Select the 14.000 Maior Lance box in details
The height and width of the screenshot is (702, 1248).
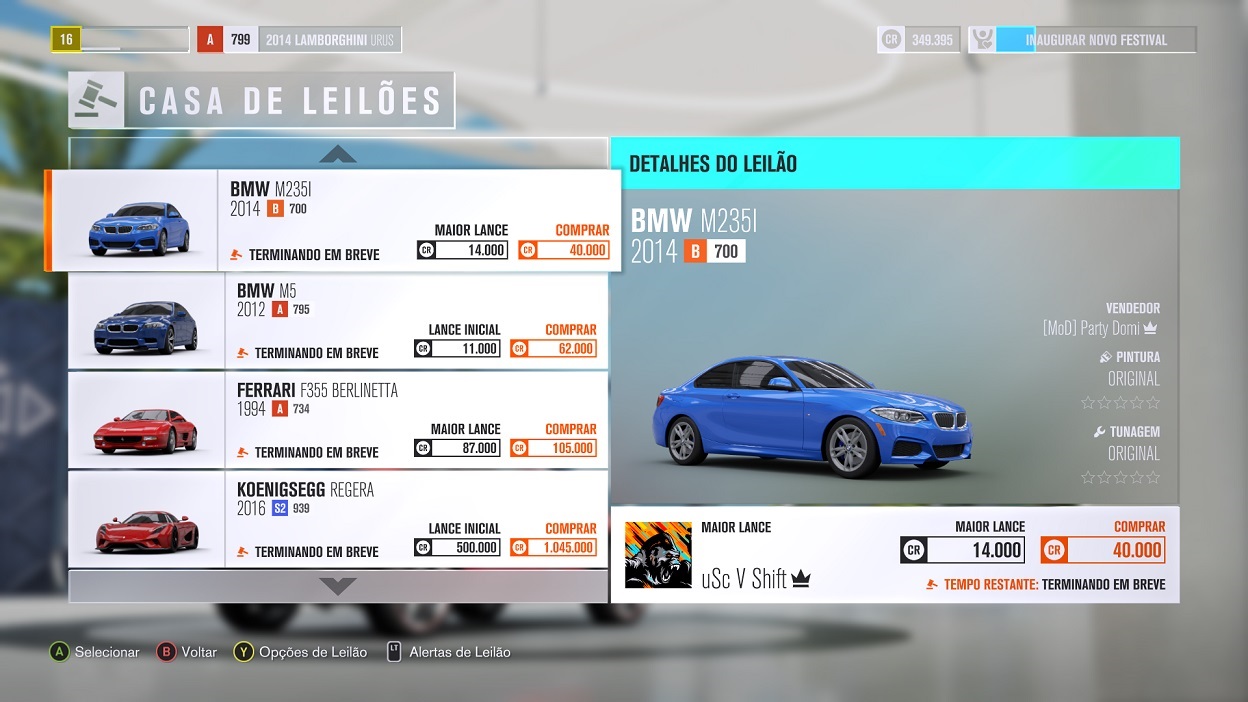click(x=962, y=550)
